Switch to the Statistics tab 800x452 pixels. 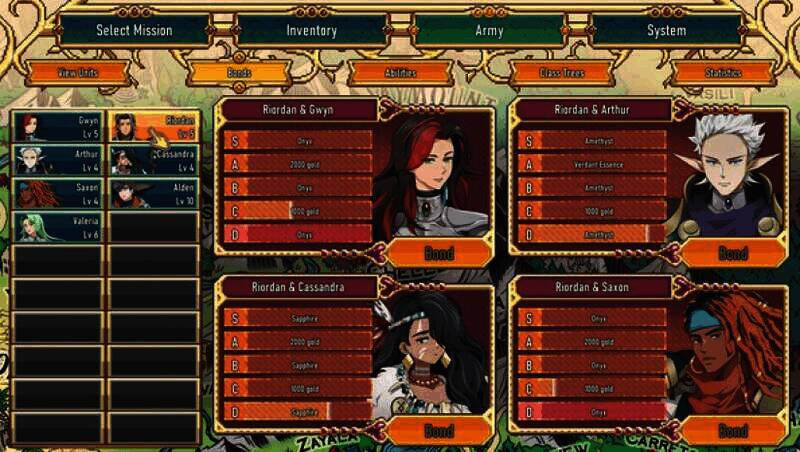(723, 73)
